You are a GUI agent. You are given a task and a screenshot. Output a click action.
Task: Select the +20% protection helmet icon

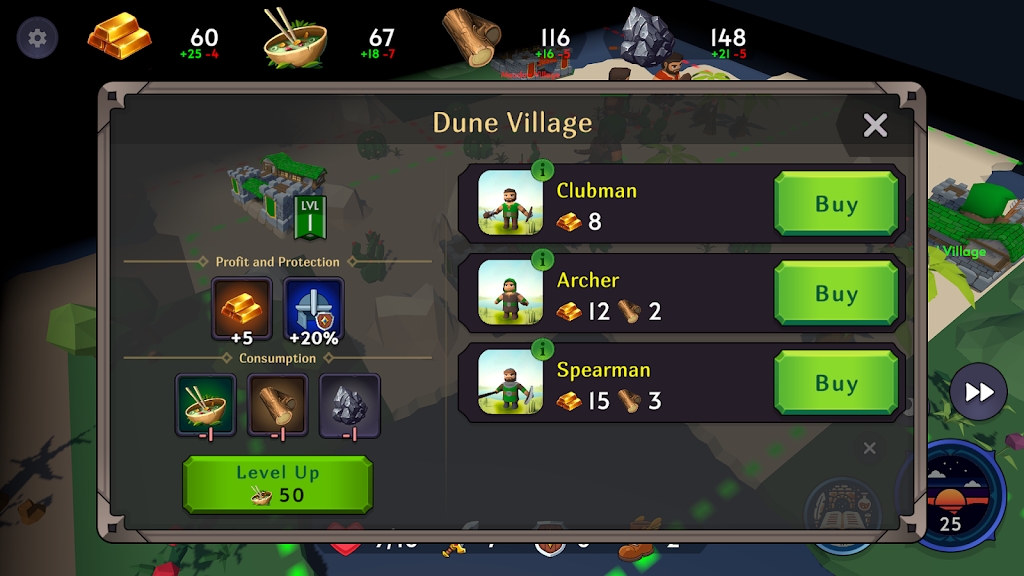314,308
